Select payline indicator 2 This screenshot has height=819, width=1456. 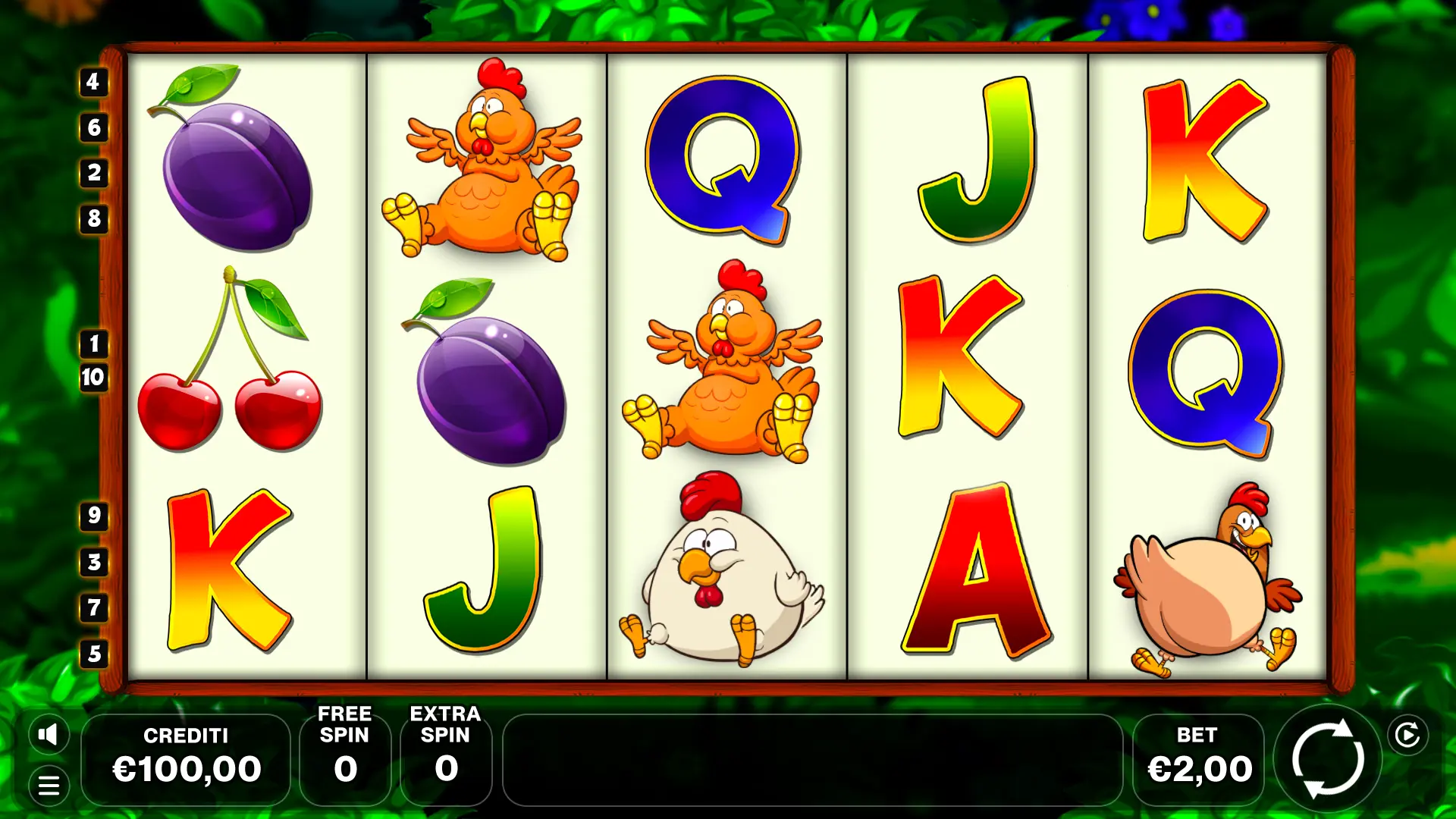(93, 173)
